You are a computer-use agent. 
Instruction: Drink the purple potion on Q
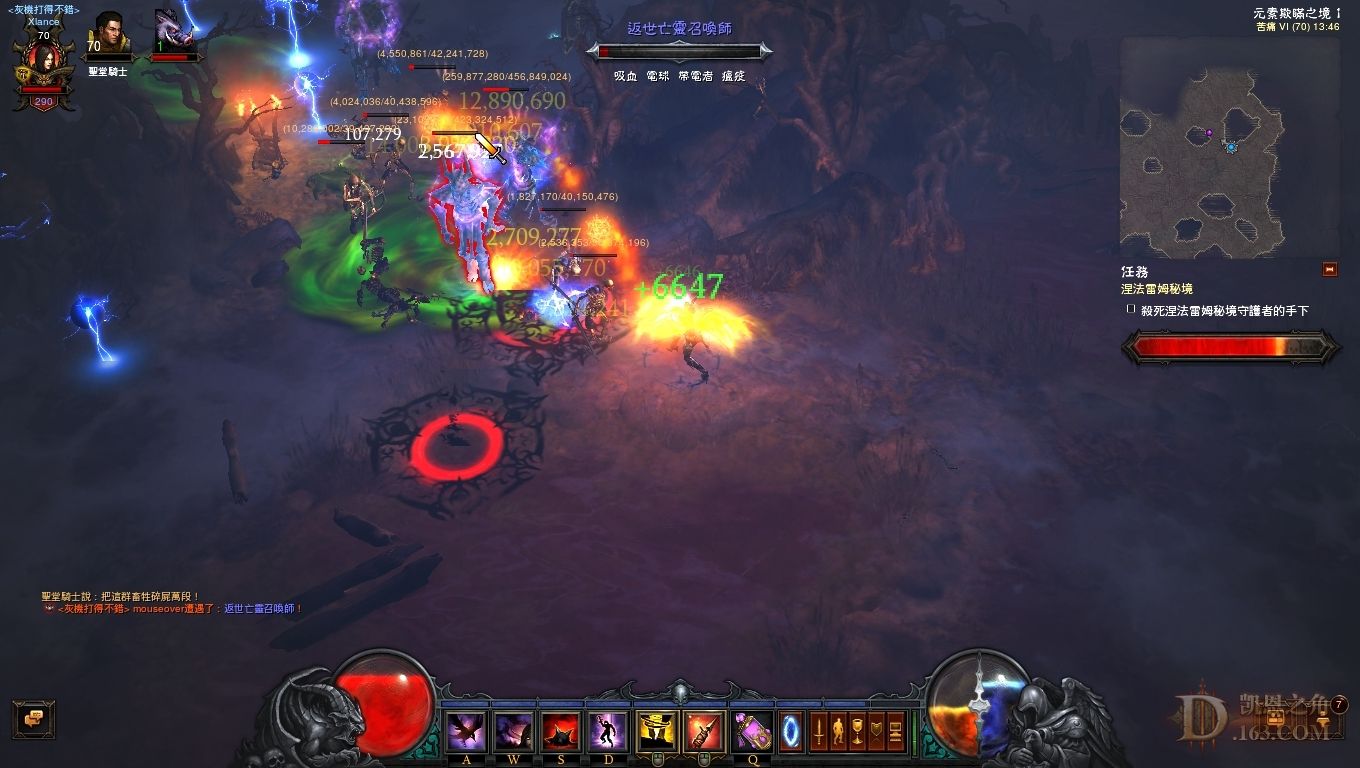tap(753, 732)
